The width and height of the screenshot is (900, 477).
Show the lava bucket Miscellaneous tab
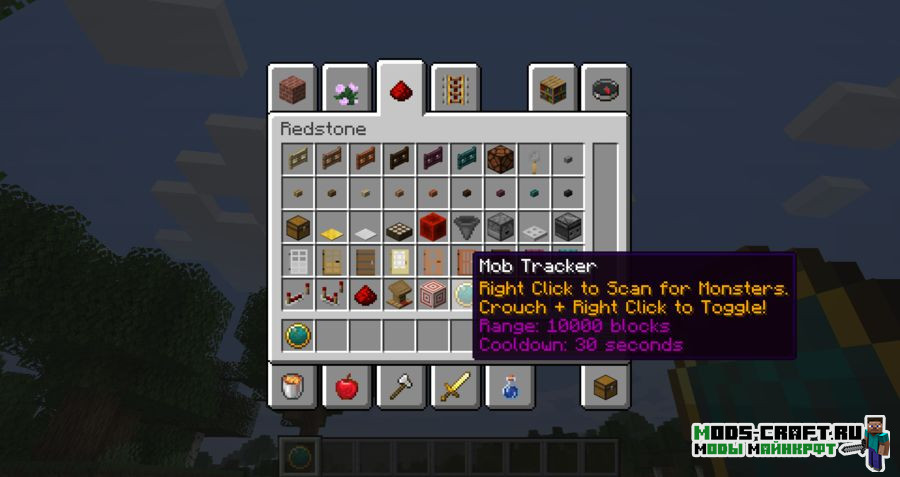[292, 386]
